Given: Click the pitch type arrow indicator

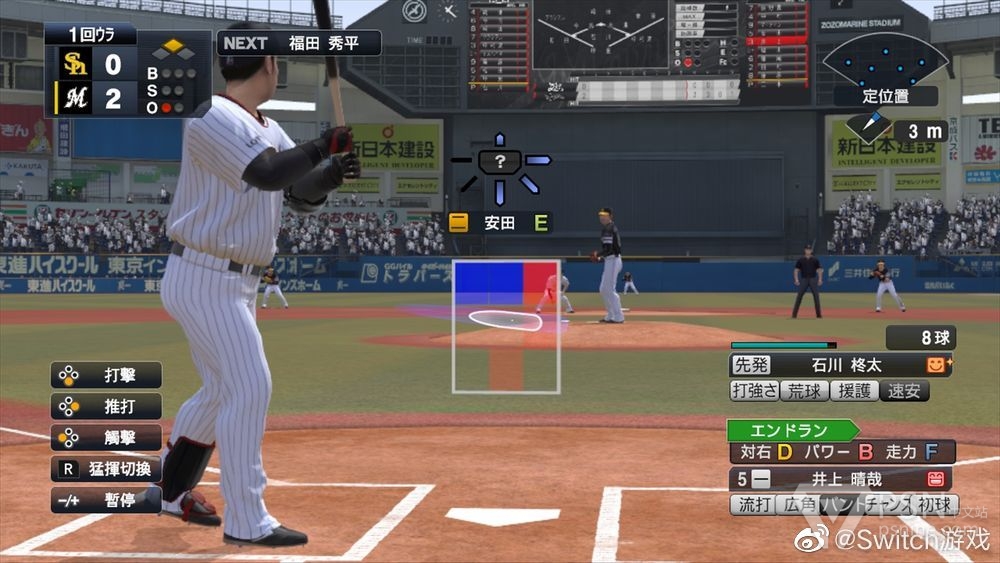Looking at the screenshot, I should coord(499,163).
